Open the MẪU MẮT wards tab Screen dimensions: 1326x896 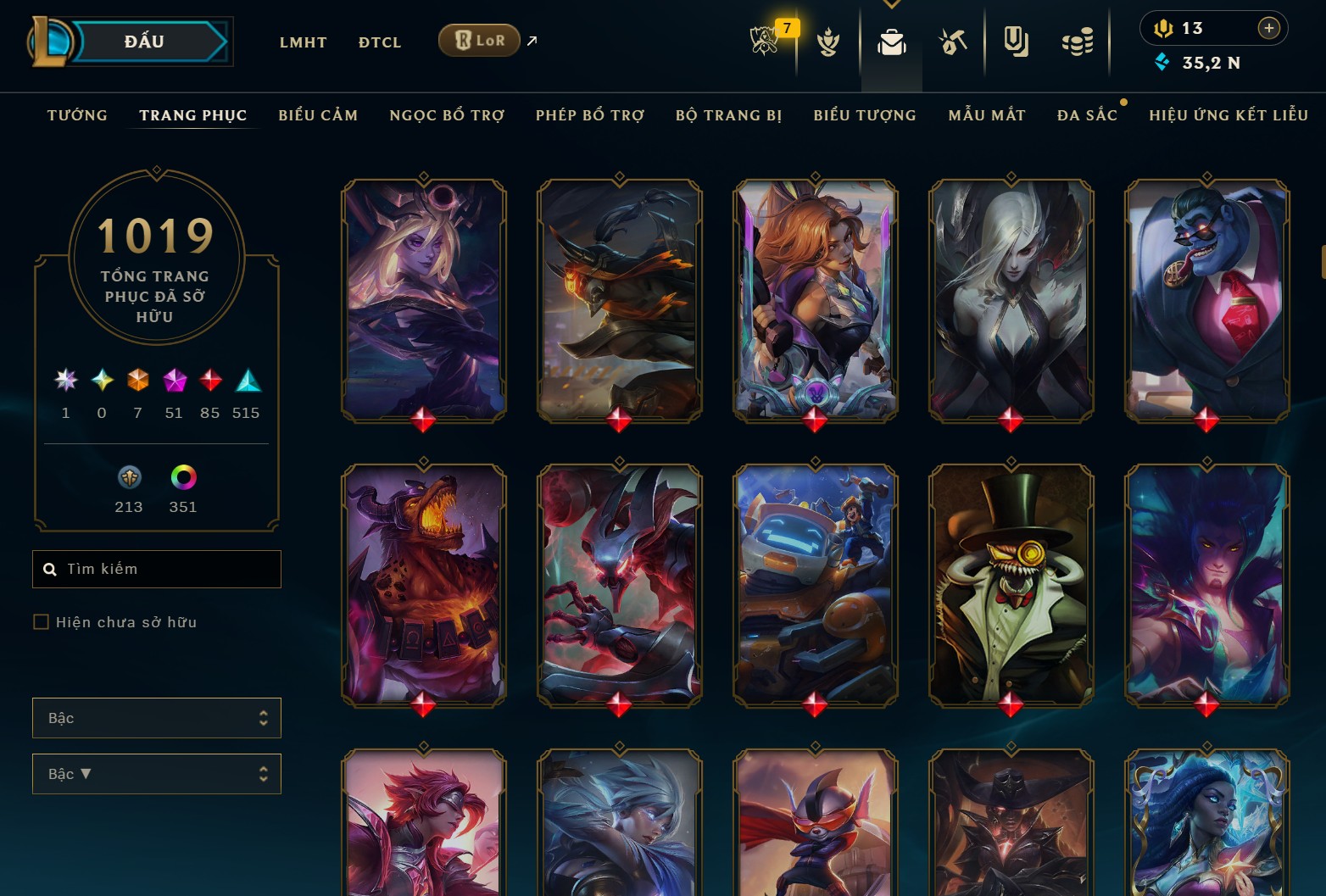pos(987,115)
